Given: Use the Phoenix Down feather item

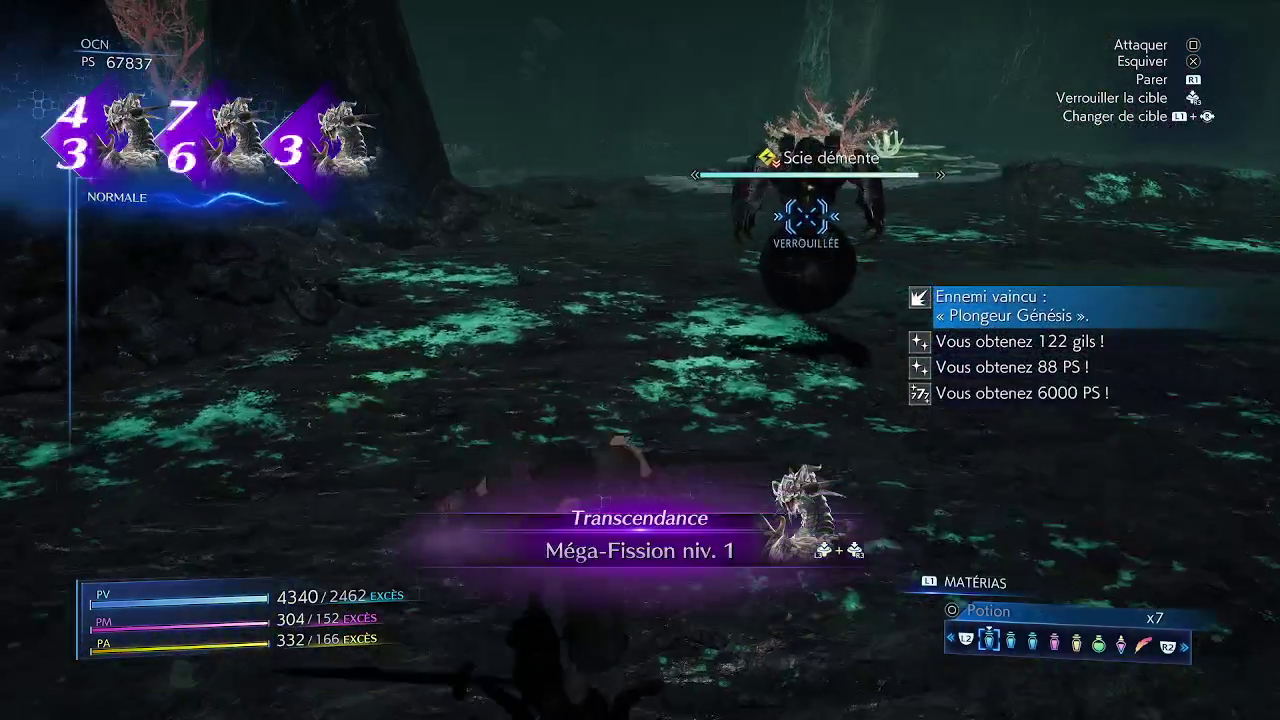Looking at the screenshot, I should (1143, 643).
